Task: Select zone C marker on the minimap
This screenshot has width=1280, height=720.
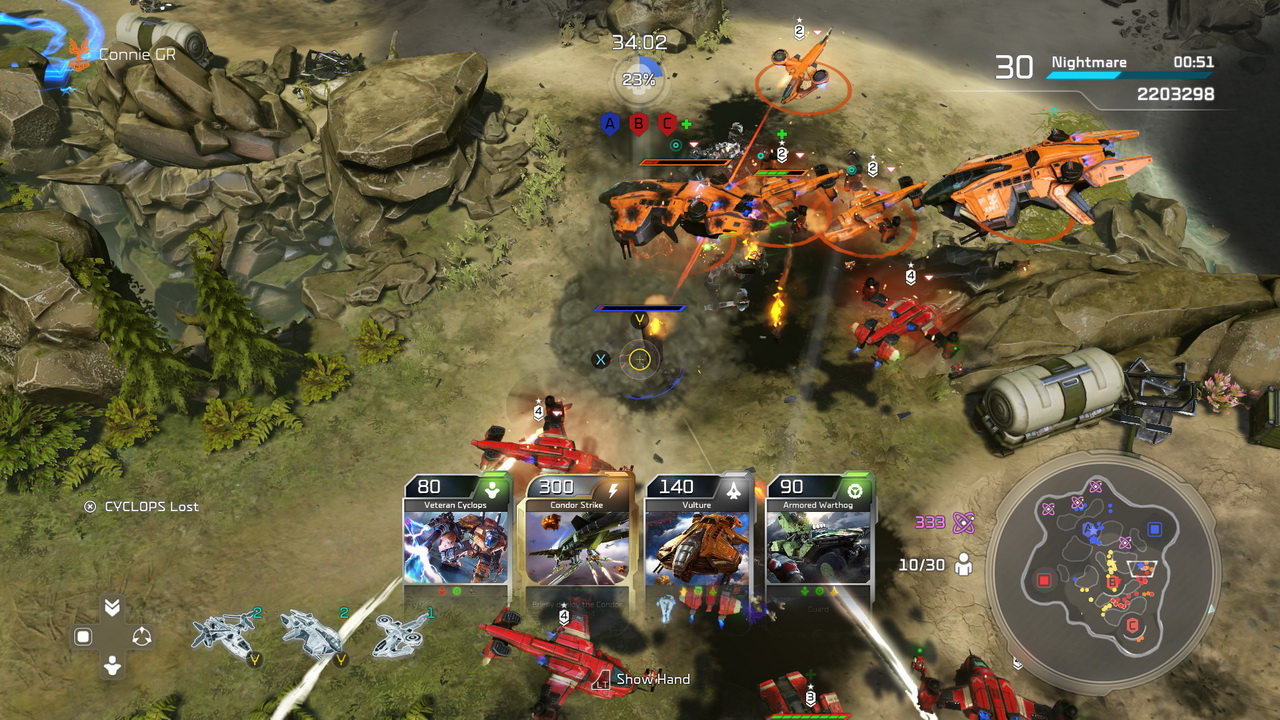Action: click(1133, 626)
